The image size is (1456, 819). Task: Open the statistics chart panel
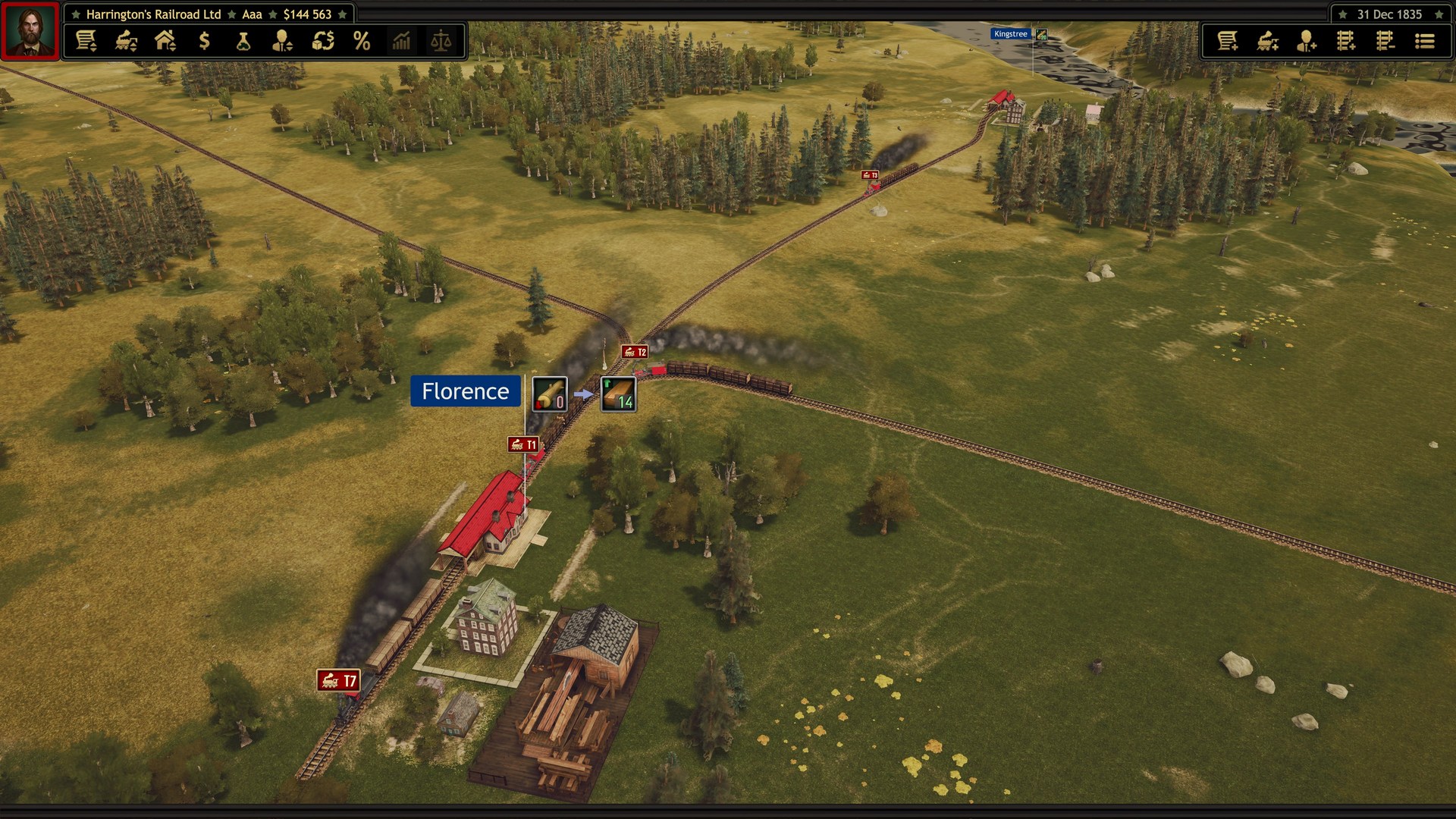pyautogui.click(x=401, y=42)
